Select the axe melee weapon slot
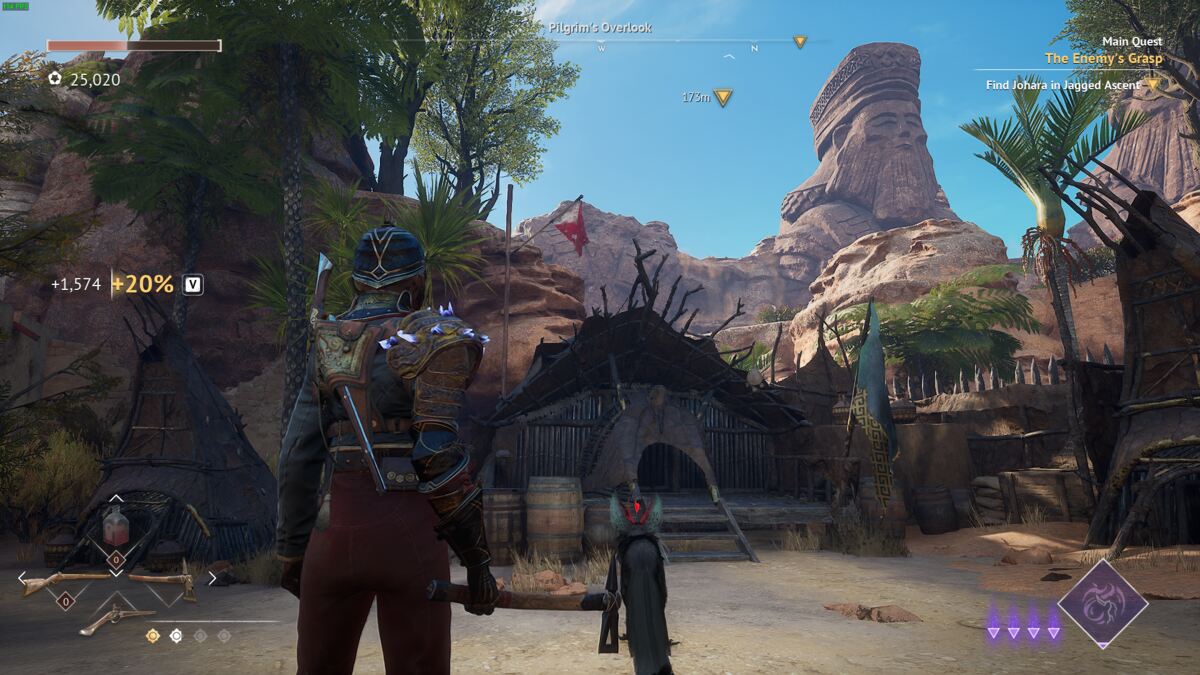 165,581
